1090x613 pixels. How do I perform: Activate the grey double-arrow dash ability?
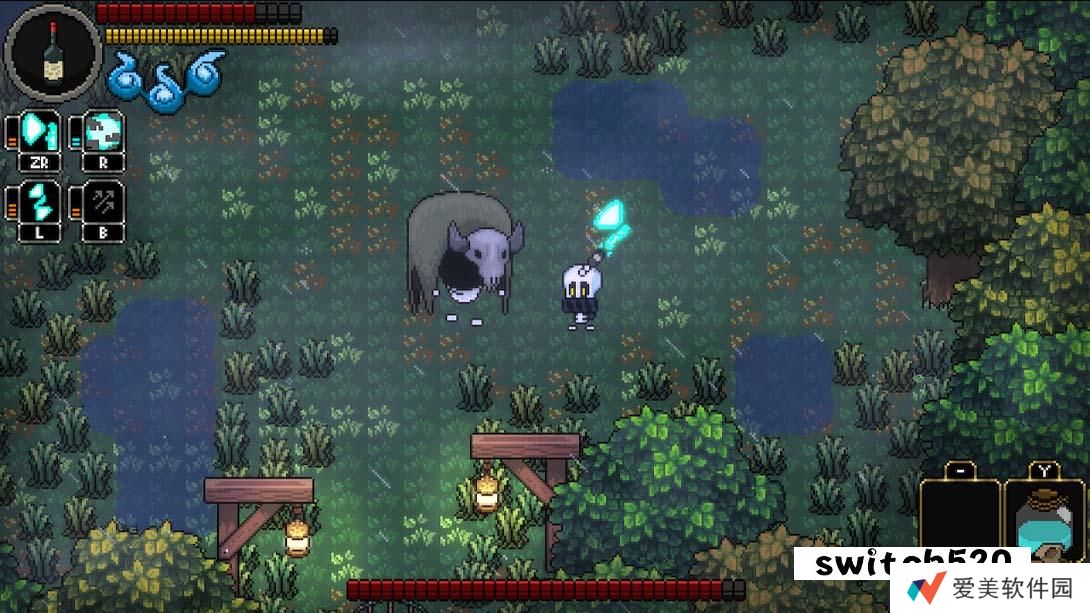click(103, 200)
